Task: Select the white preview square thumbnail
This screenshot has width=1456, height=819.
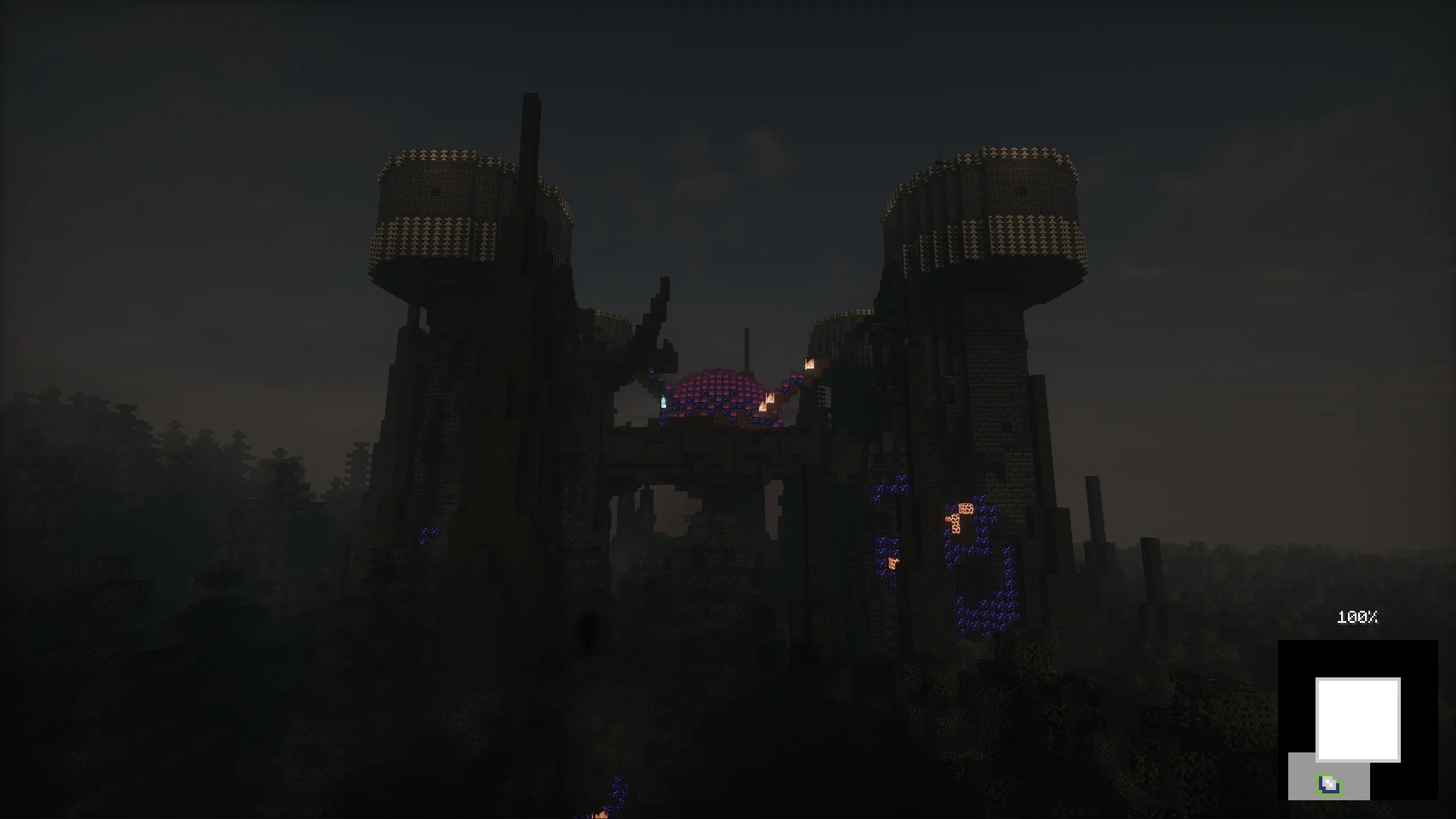Action: (x=1358, y=720)
